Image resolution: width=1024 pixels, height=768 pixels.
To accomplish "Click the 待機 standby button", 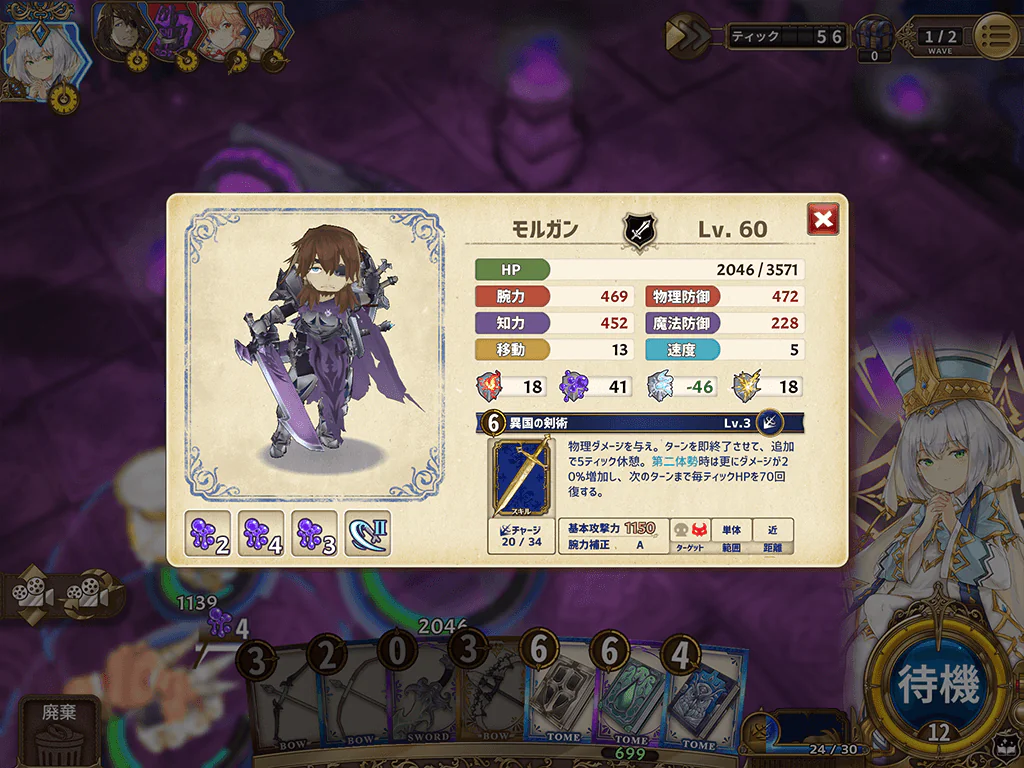I will click(938, 684).
